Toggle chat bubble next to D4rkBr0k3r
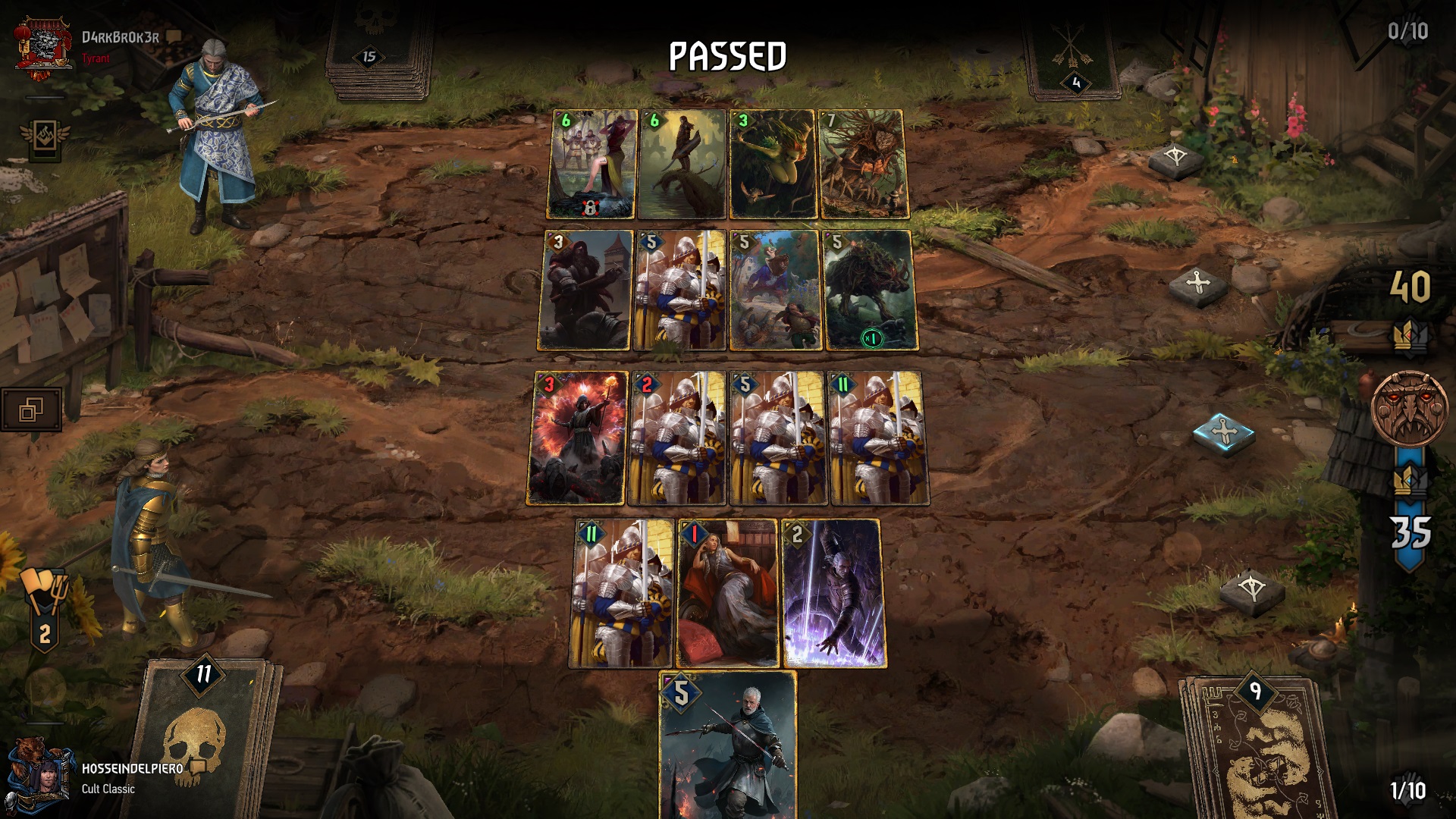The width and height of the screenshot is (1456, 819). tap(172, 37)
